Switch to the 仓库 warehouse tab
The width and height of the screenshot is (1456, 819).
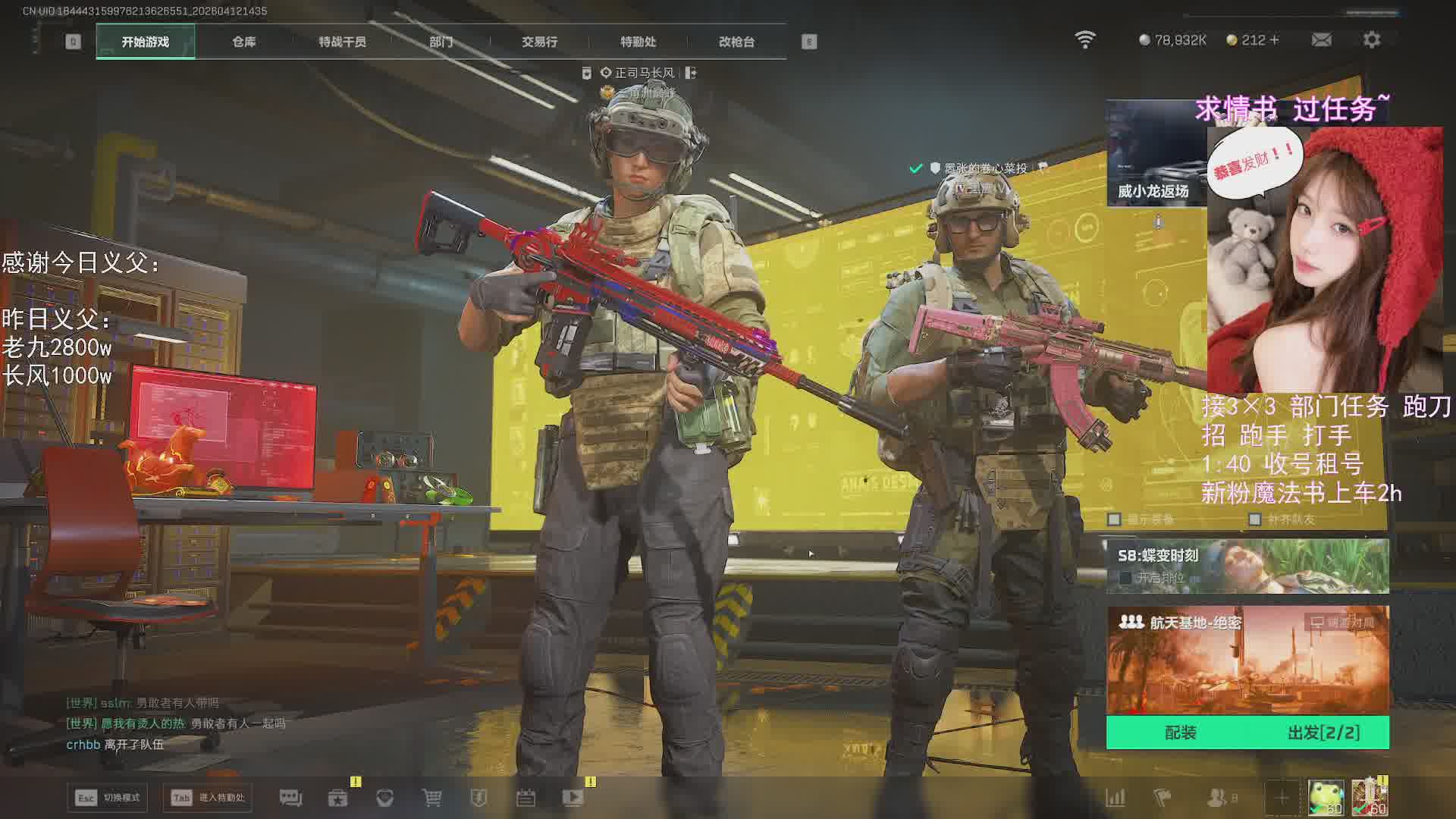click(x=243, y=42)
